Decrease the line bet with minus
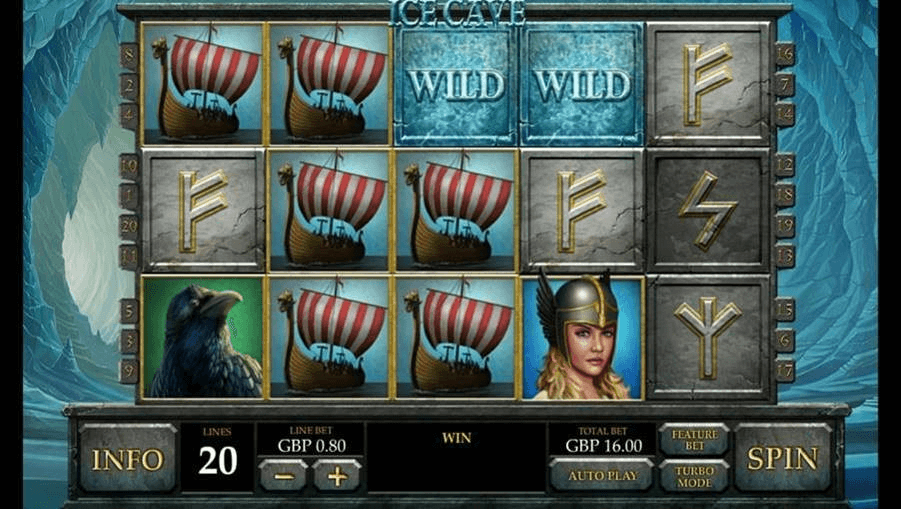901x509 pixels. pyautogui.click(x=283, y=476)
